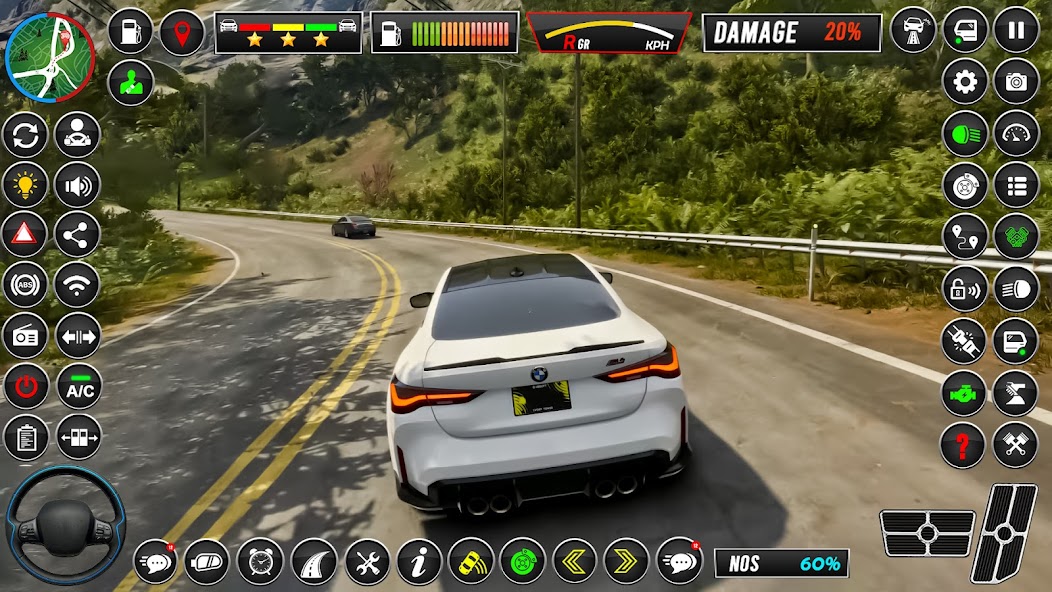Activate the right turn signal chevron

point(627,561)
